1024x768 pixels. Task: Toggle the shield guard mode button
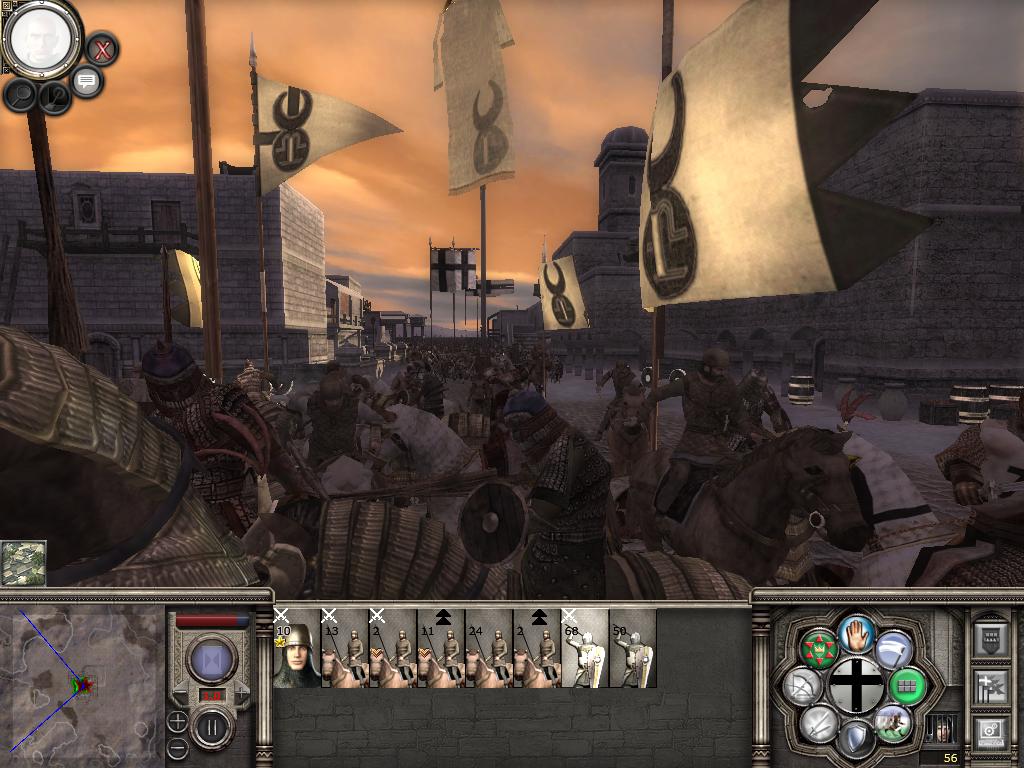(x=856, y=740)
